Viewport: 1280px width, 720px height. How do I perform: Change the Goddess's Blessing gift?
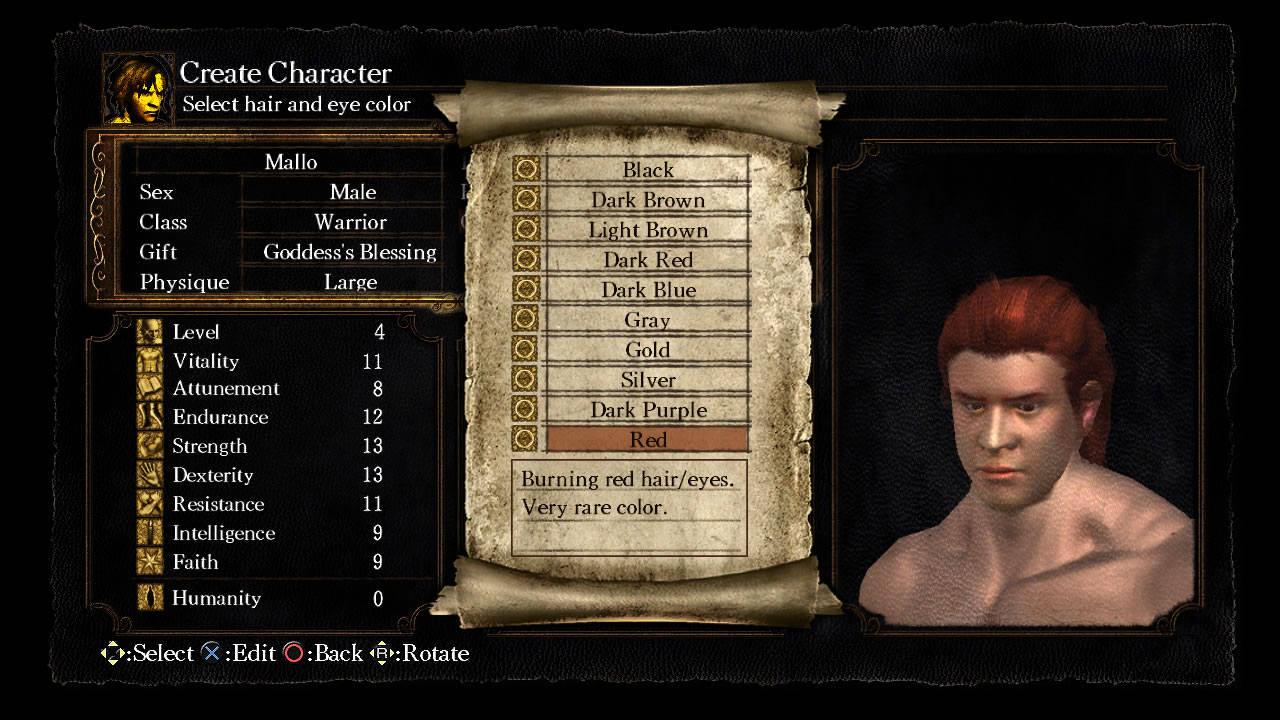(x=350, y=252)
